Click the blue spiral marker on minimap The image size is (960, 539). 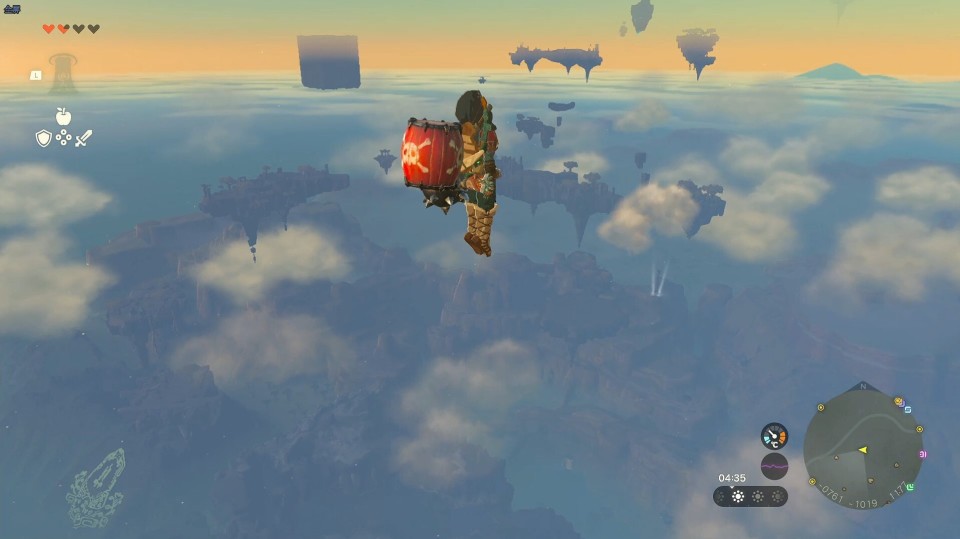(x=907, y=409)
